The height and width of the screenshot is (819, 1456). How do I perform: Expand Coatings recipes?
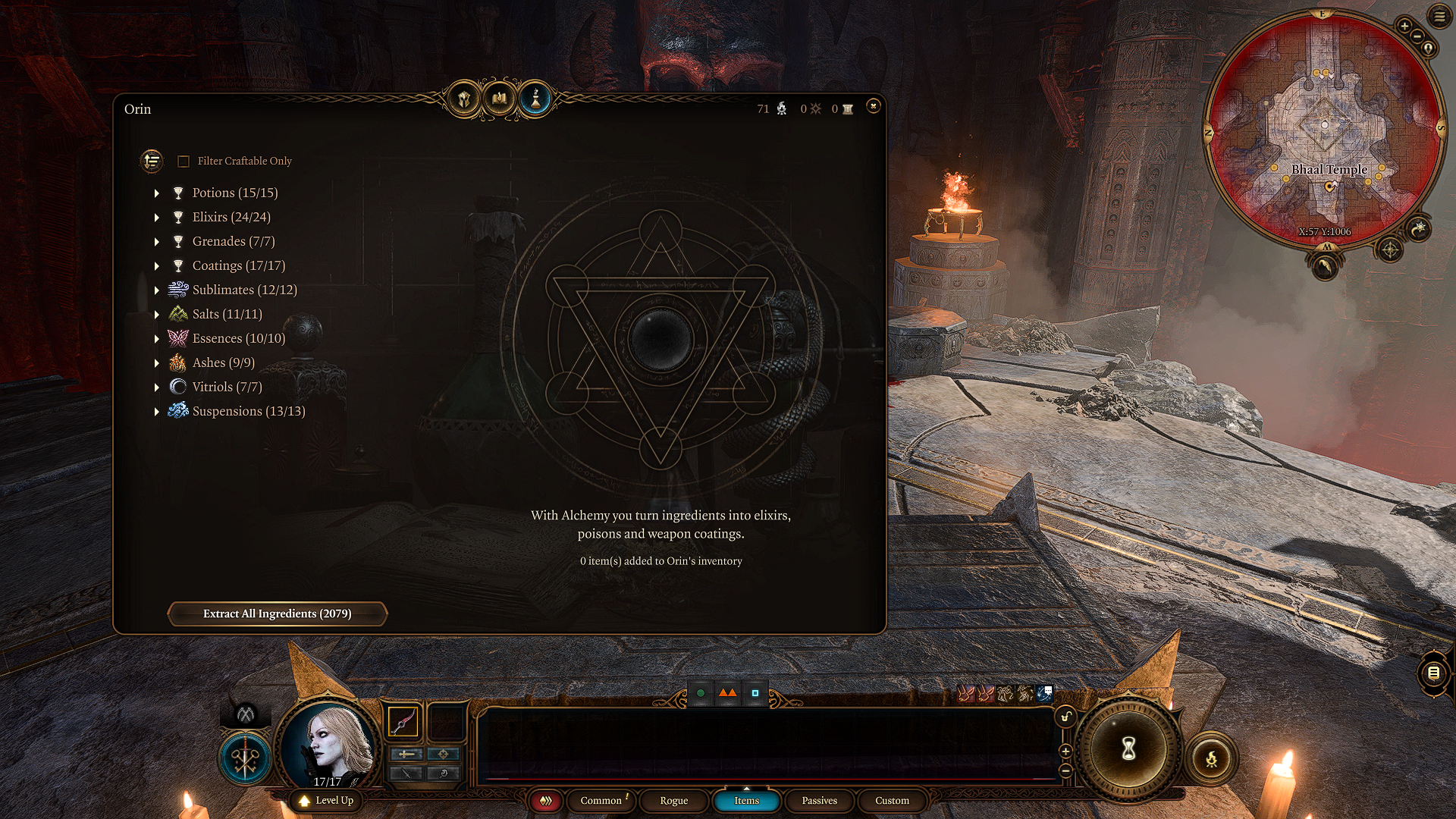tap(157, 266)
